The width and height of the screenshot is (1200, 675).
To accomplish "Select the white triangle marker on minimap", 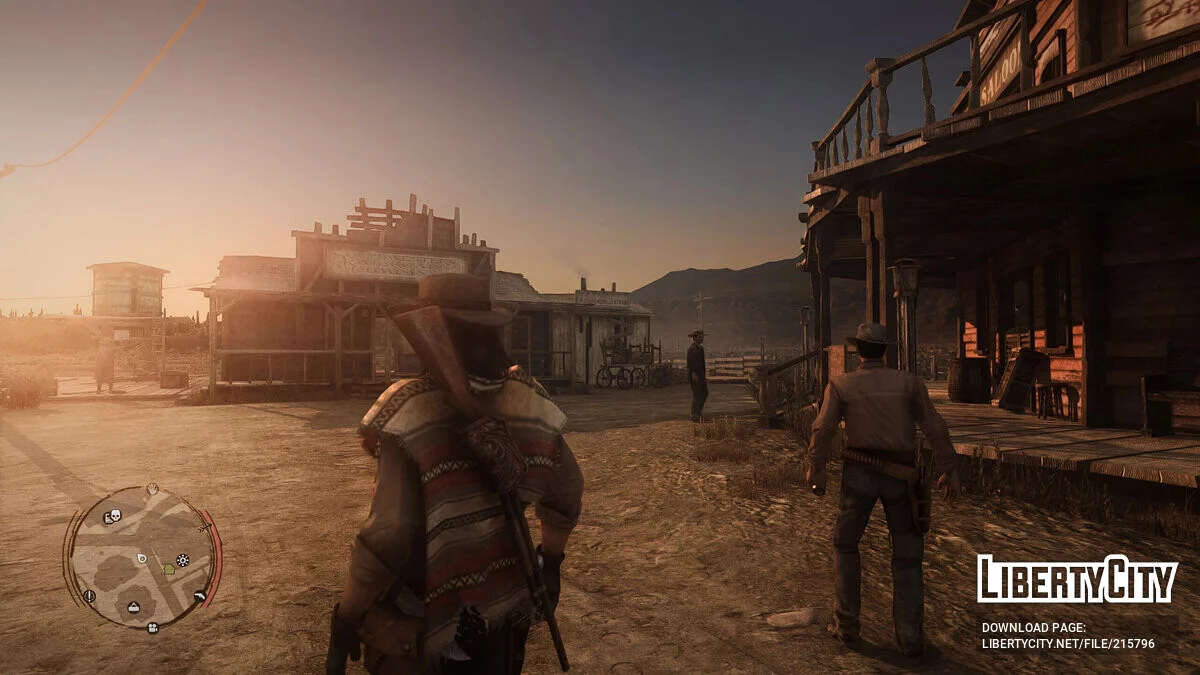I will [x=132, y=607].
